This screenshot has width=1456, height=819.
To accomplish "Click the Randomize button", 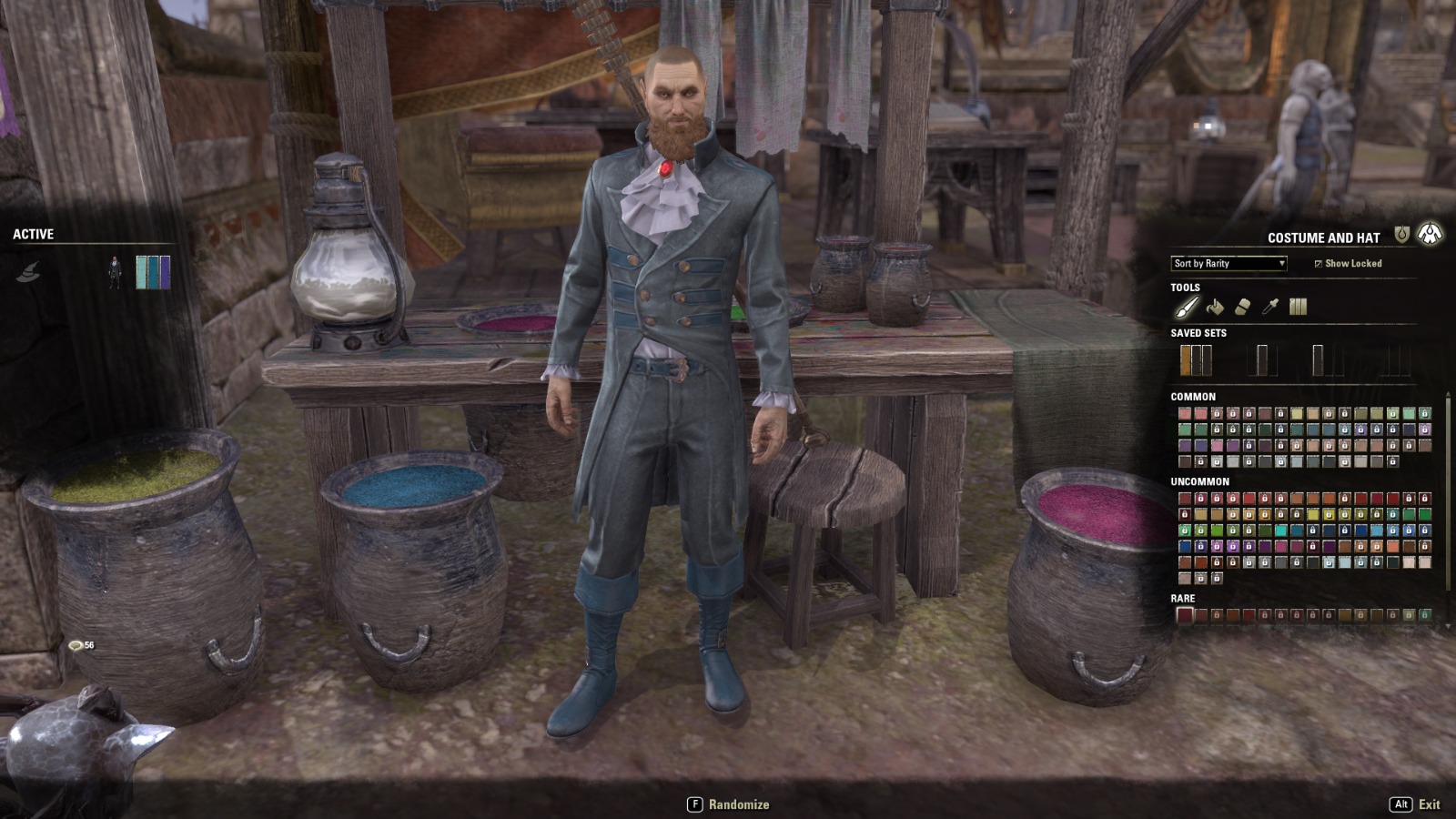I will [x=728, y=804].
